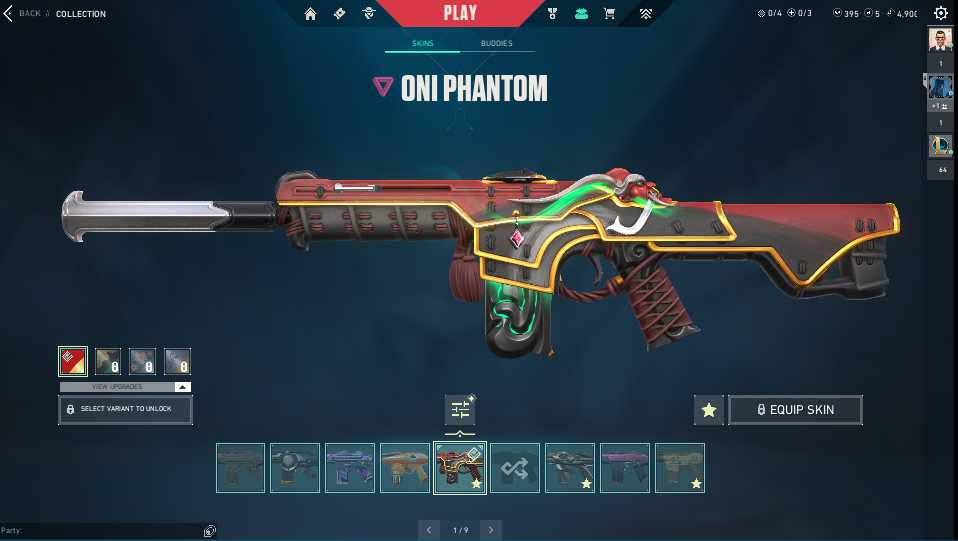Open the skin filter sliders button
The image size is (958, 541).
pos(460,409)
